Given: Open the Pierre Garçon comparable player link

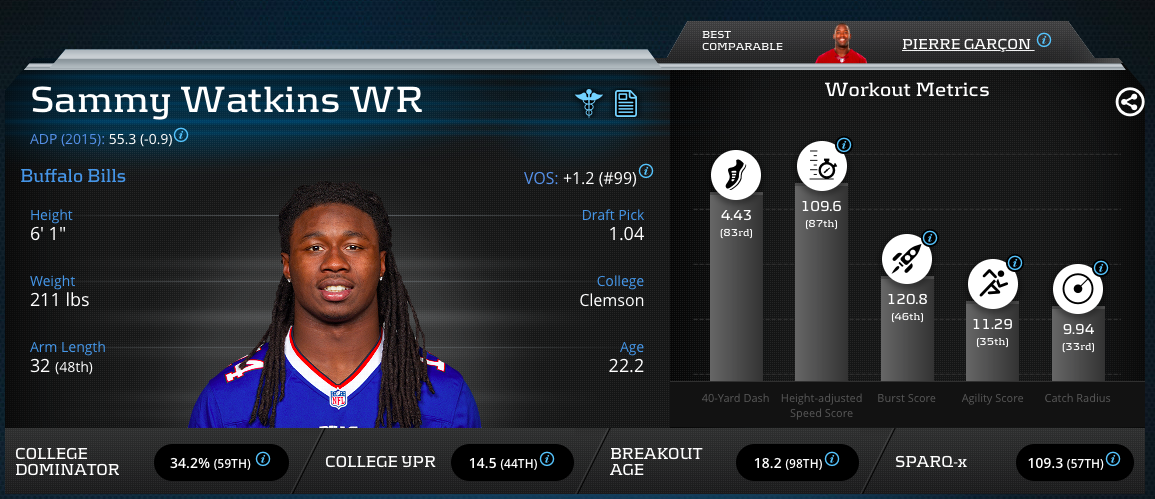Looking at the screenshot, I should [x=966, y=43].
